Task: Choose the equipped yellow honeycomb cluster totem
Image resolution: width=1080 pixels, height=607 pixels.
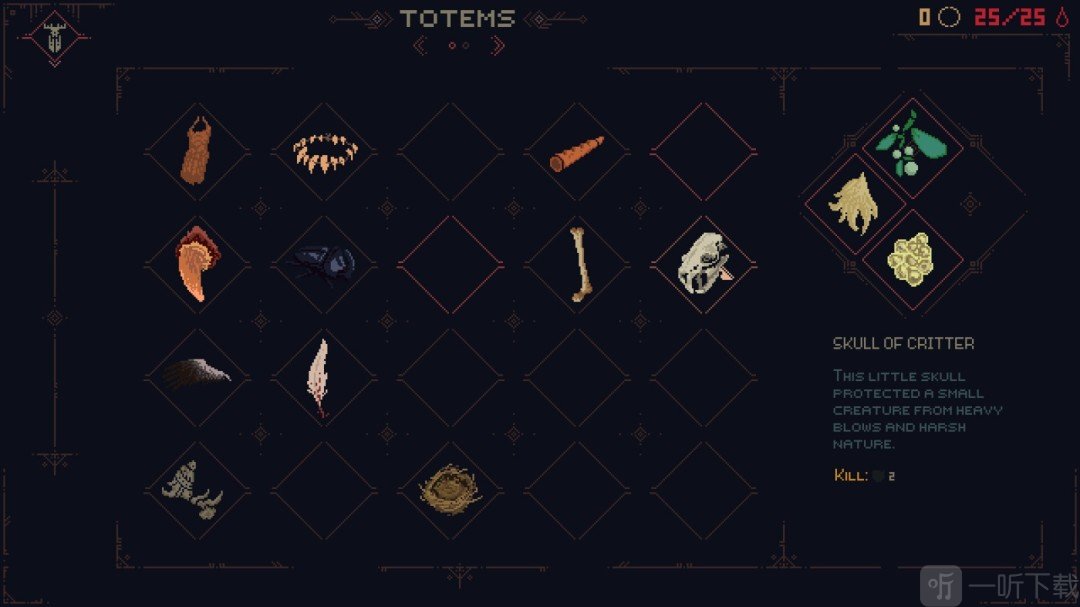Action: (911, 258)
